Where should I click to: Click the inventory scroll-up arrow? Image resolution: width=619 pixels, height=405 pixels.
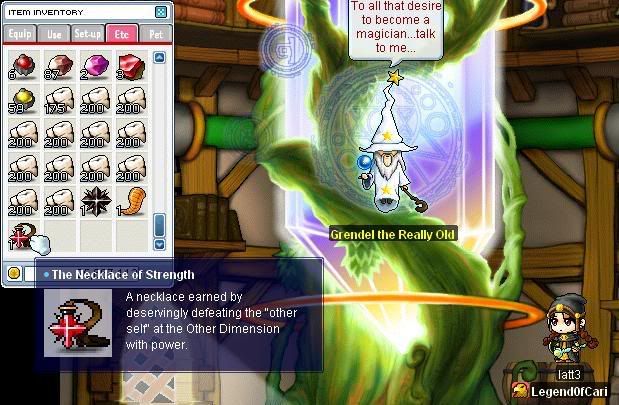[160, 58]
